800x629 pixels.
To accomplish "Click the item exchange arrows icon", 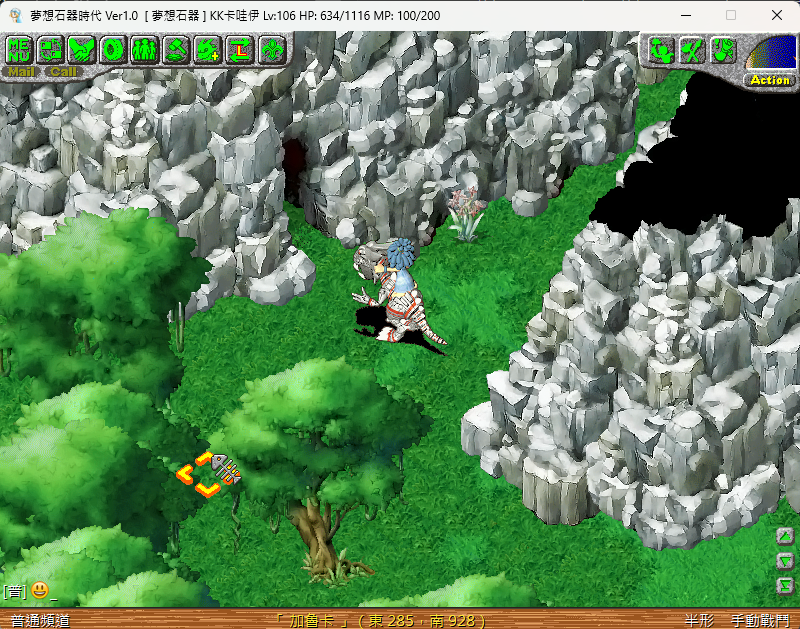I will tap(51, 48).
